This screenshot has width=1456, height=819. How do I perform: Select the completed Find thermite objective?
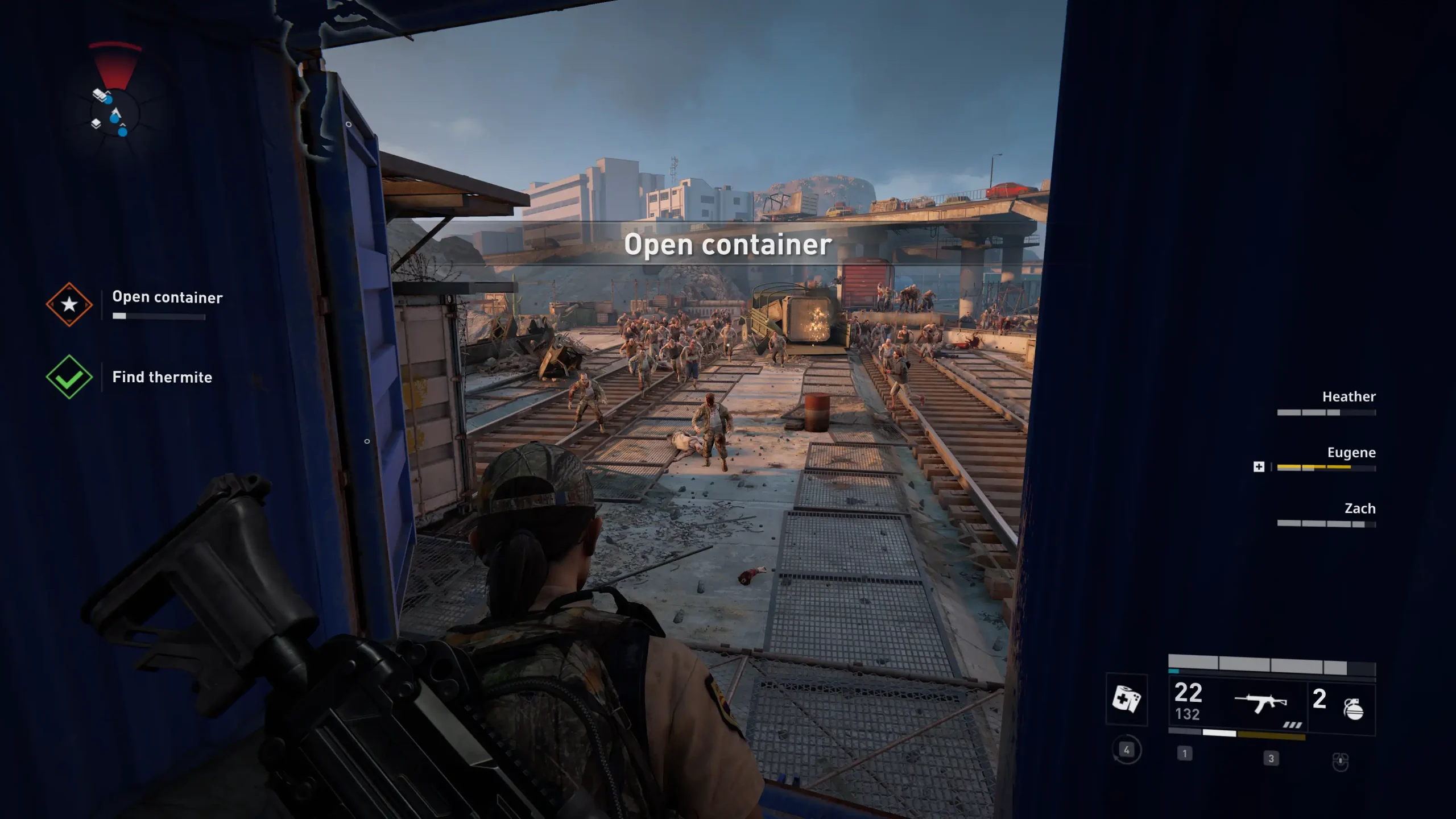pyautogui.click(x=162, y=377)
